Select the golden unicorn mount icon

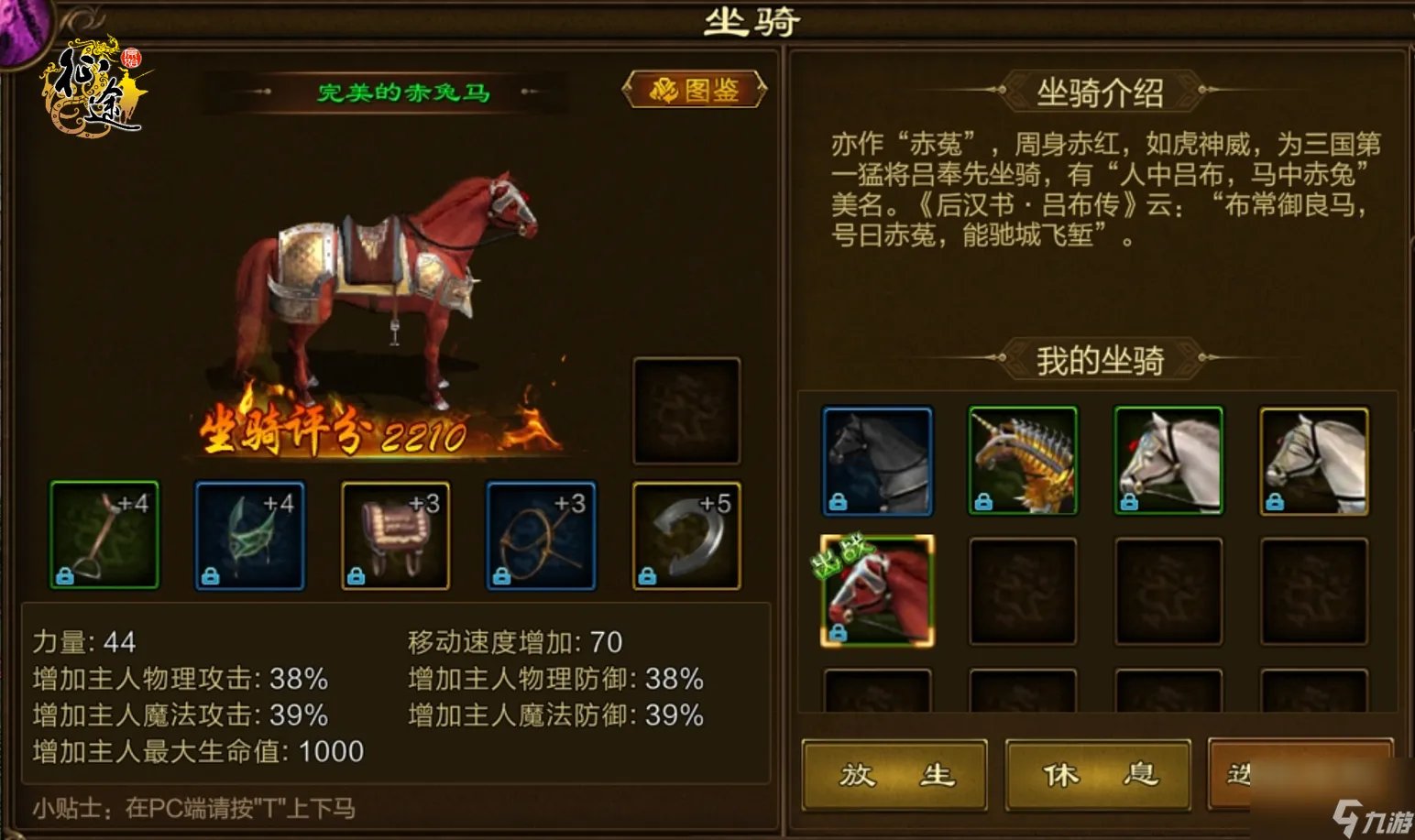click(1022, 461)
